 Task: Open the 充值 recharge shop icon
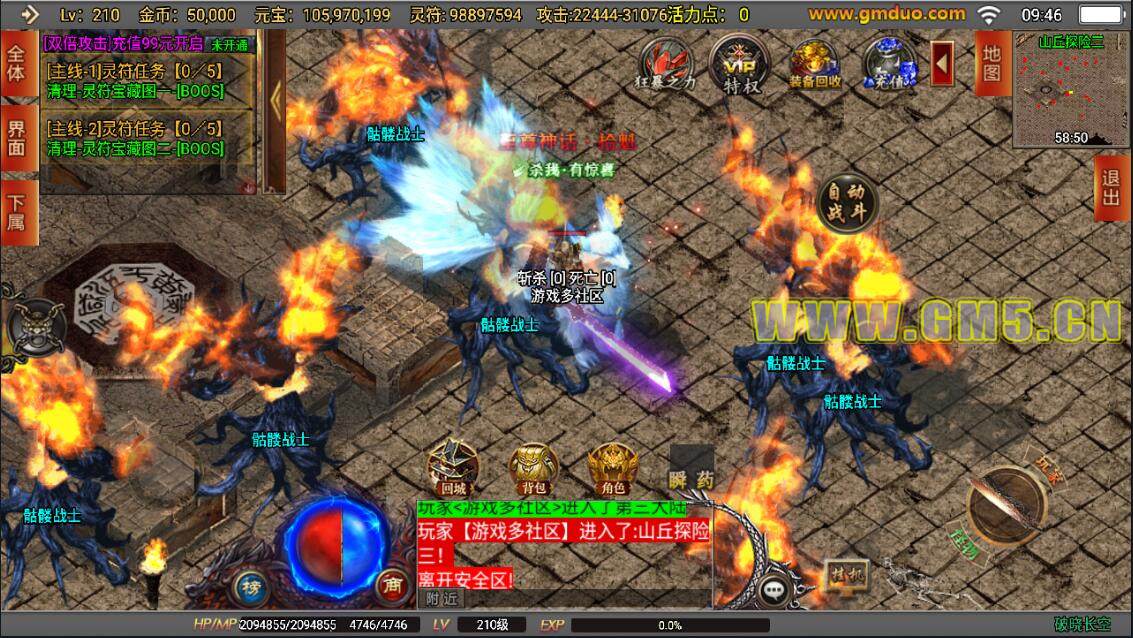click(889, 65)
